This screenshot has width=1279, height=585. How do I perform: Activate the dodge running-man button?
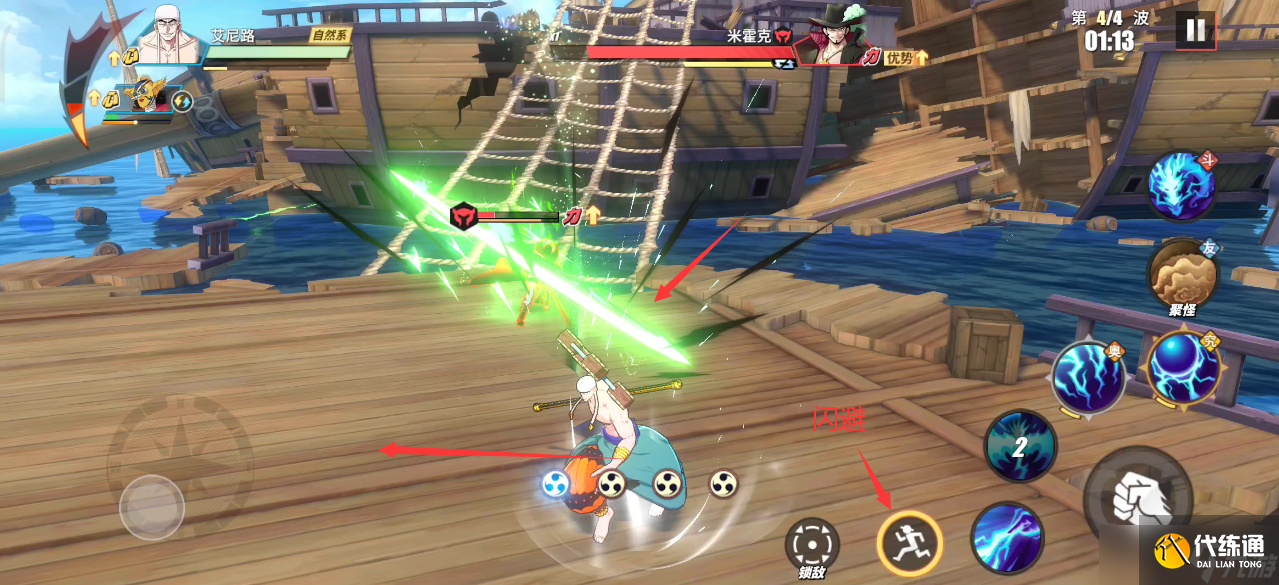(x=909, y=541)
